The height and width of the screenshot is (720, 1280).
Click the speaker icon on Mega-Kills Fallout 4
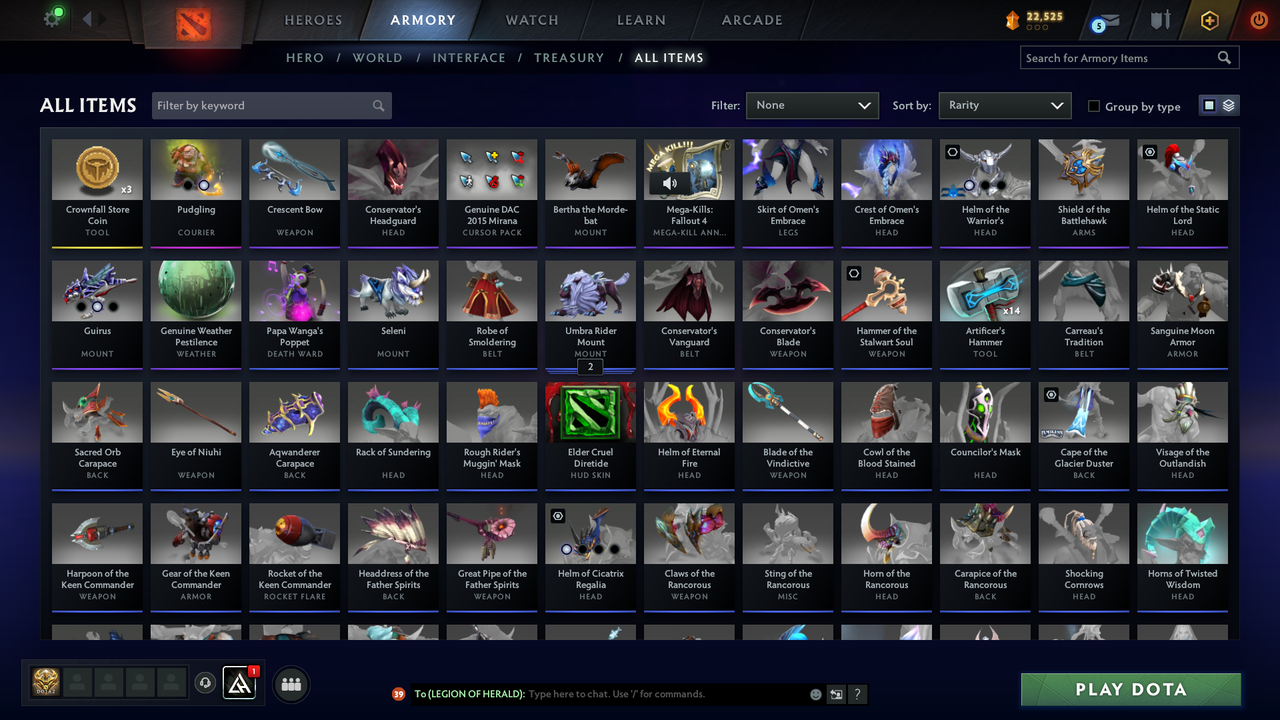coord(670,183)
